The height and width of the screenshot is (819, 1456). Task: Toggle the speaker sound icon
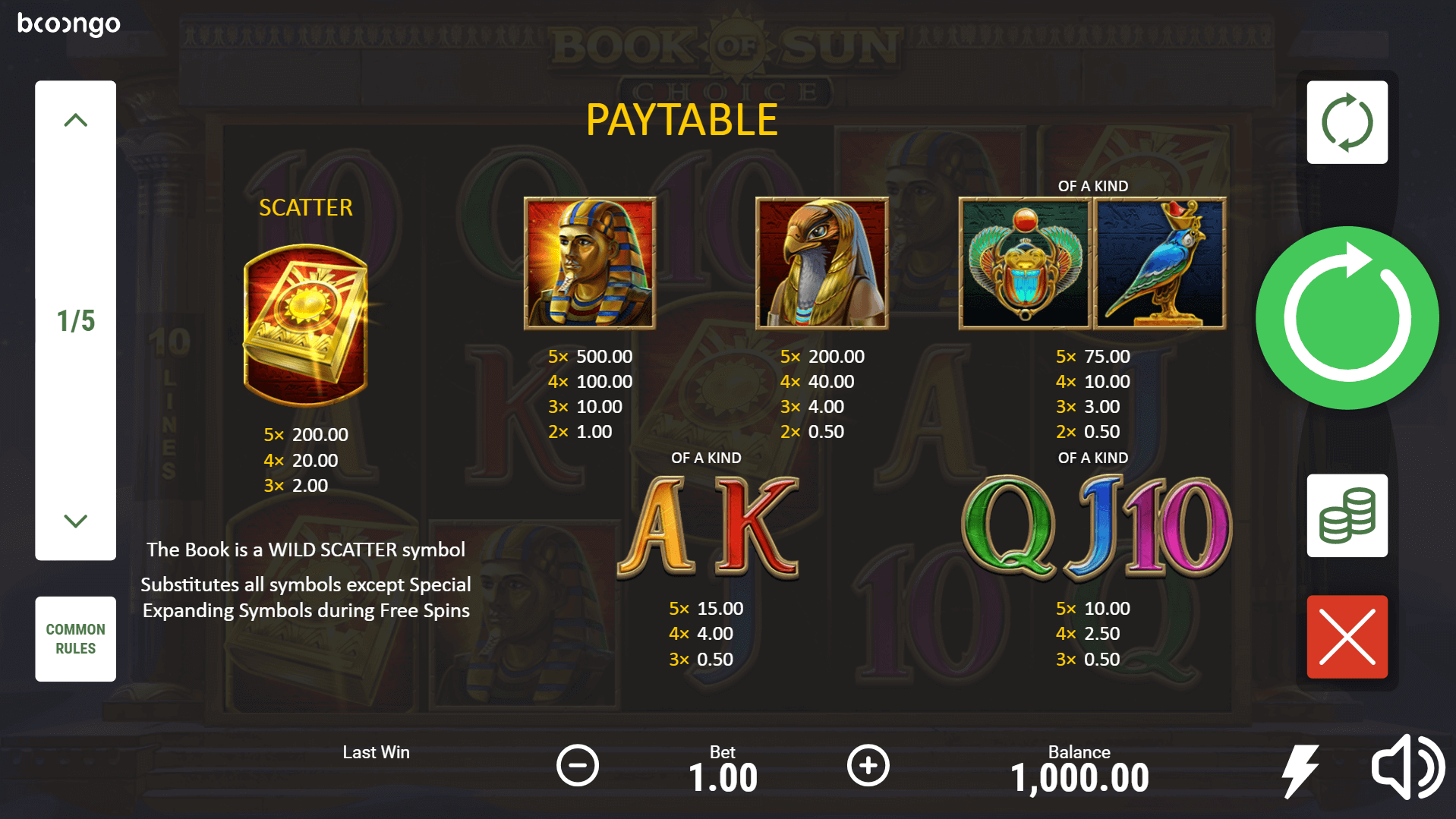pyautogui.click(x=1407, y=767)
